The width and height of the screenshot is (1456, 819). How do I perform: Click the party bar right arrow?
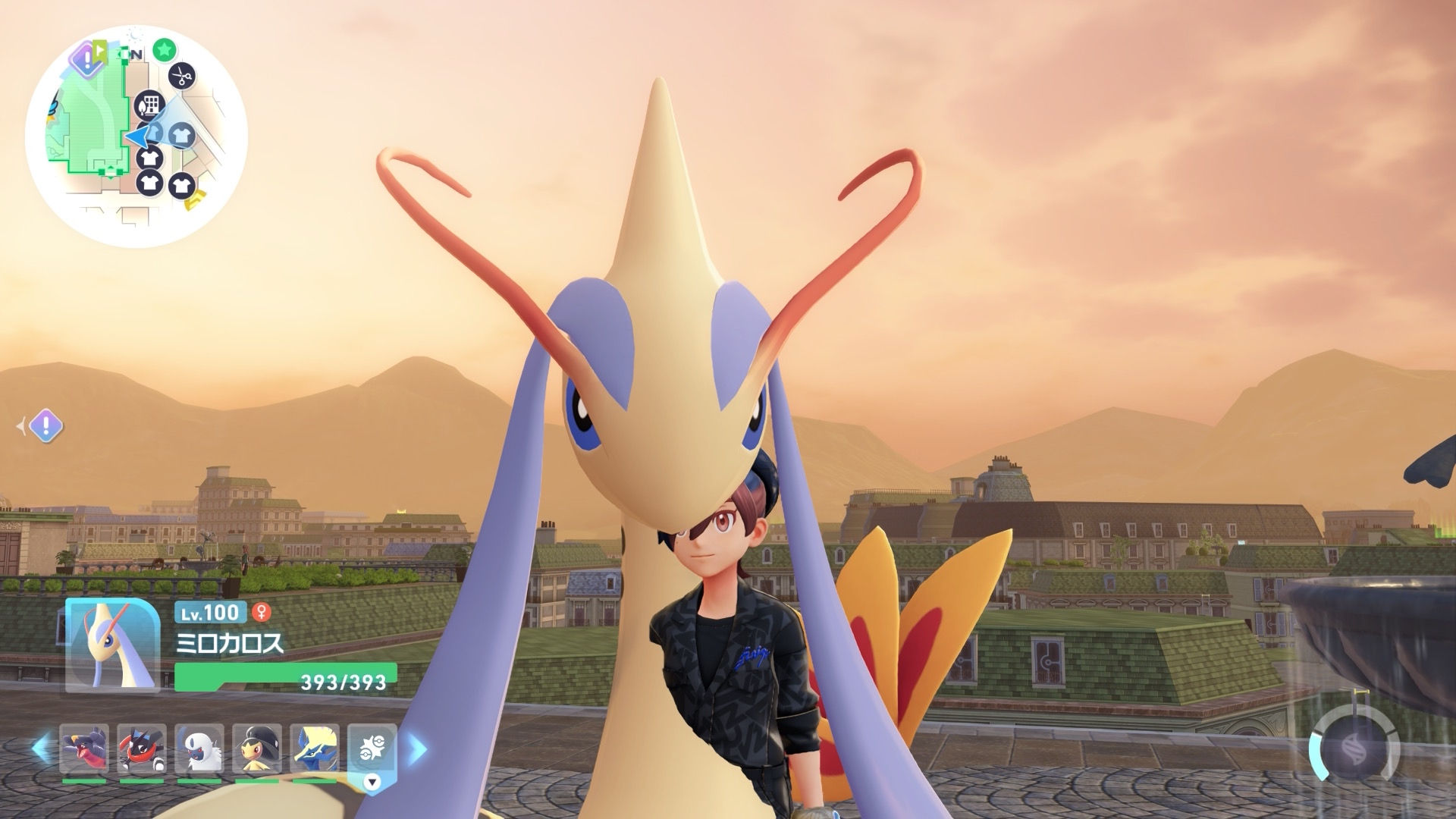point(417,749)
